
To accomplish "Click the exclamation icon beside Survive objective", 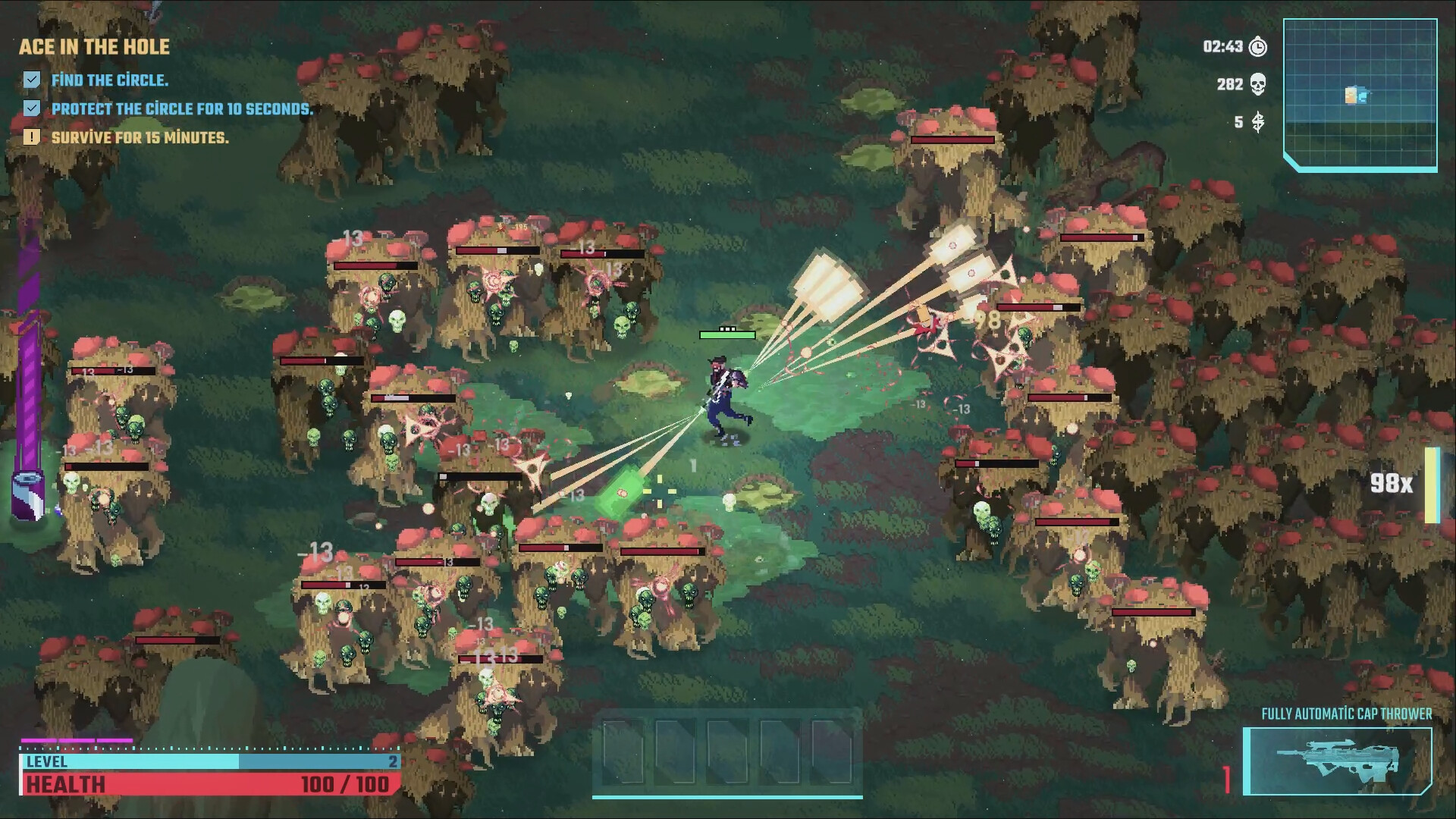I will pyautogui.click(x=31, y=137).
